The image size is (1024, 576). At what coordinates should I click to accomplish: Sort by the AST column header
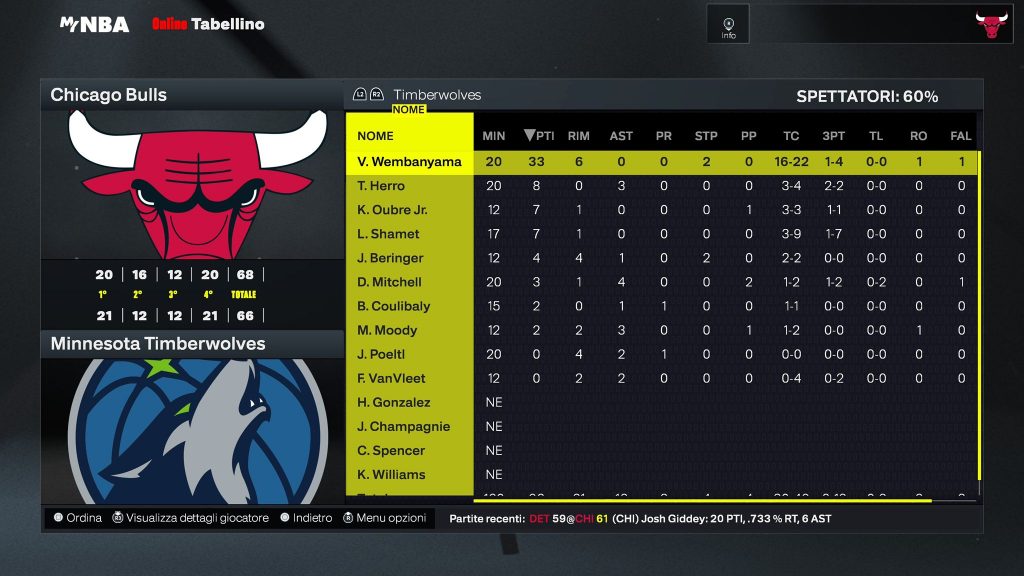pos(621,136)
